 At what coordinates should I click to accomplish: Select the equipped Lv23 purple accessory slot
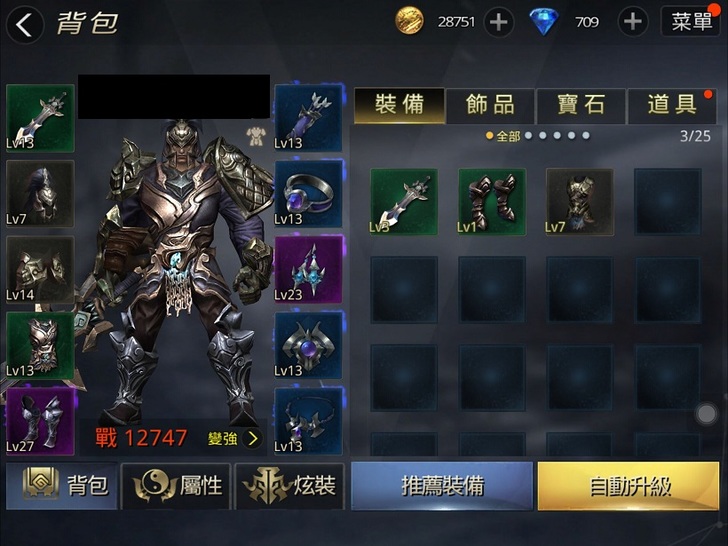308,270
